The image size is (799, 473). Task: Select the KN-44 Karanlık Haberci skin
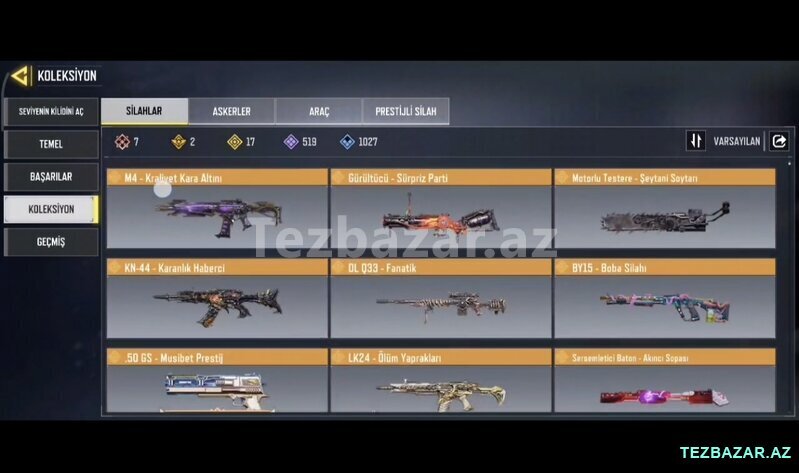click(x=217, y=298)
